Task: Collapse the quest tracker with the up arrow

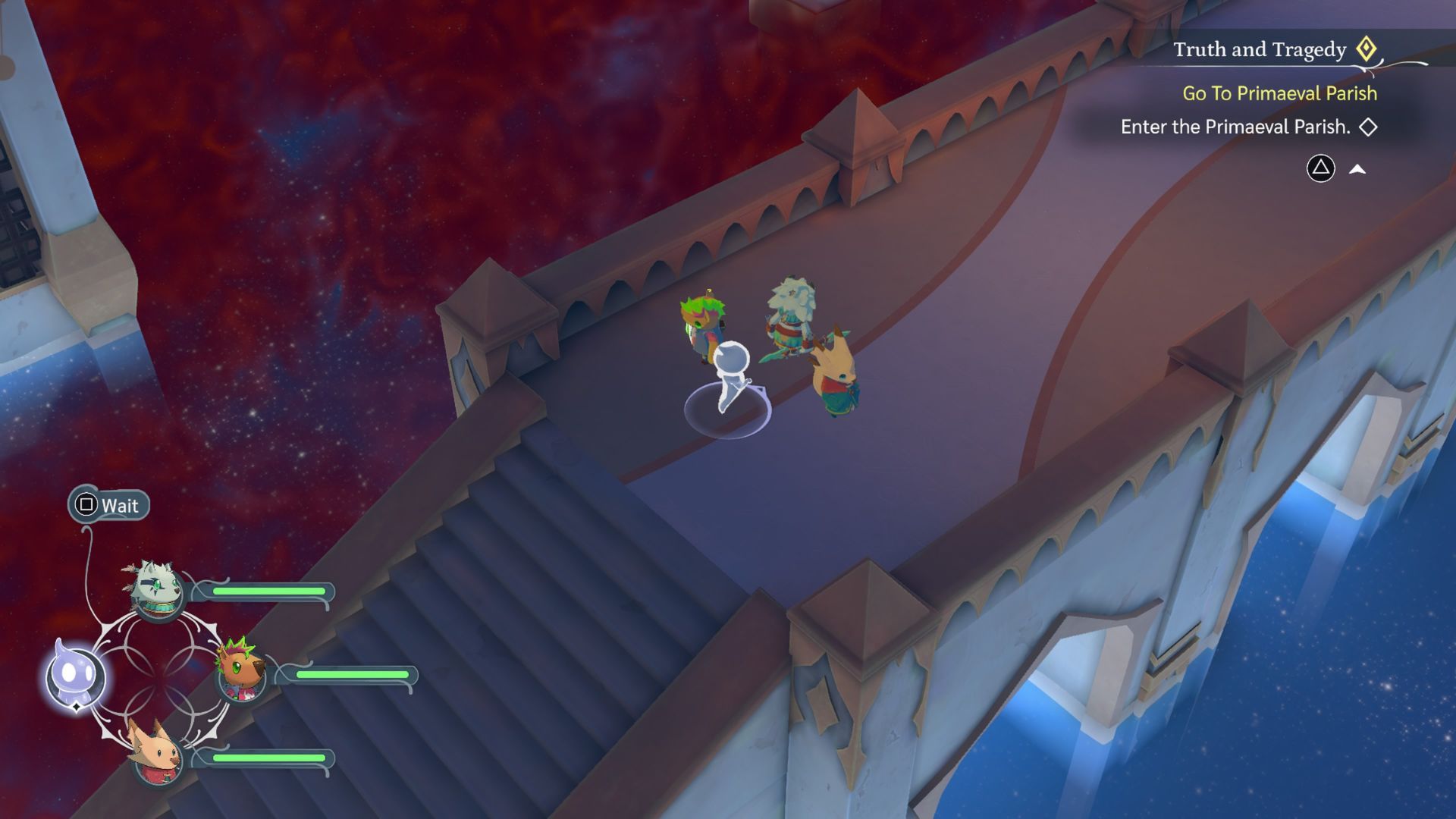Action: pyautogui.click(x=1357, y=169)
